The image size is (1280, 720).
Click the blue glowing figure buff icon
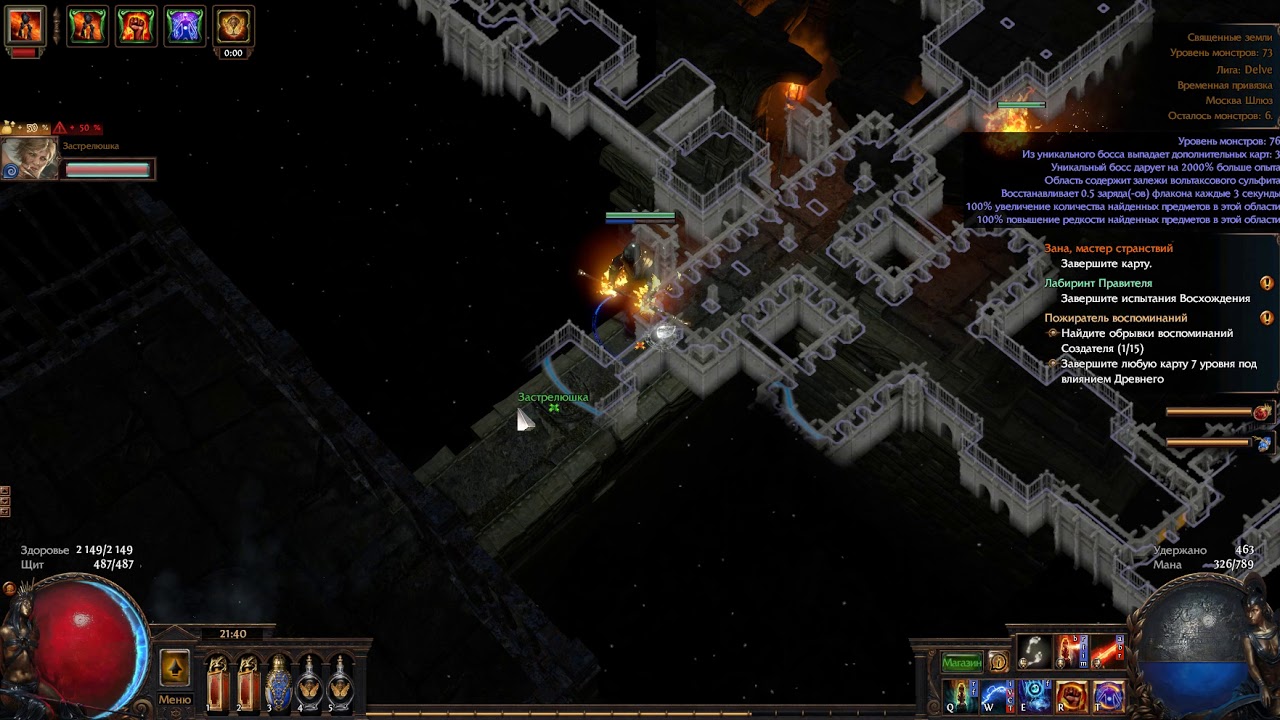184,25
